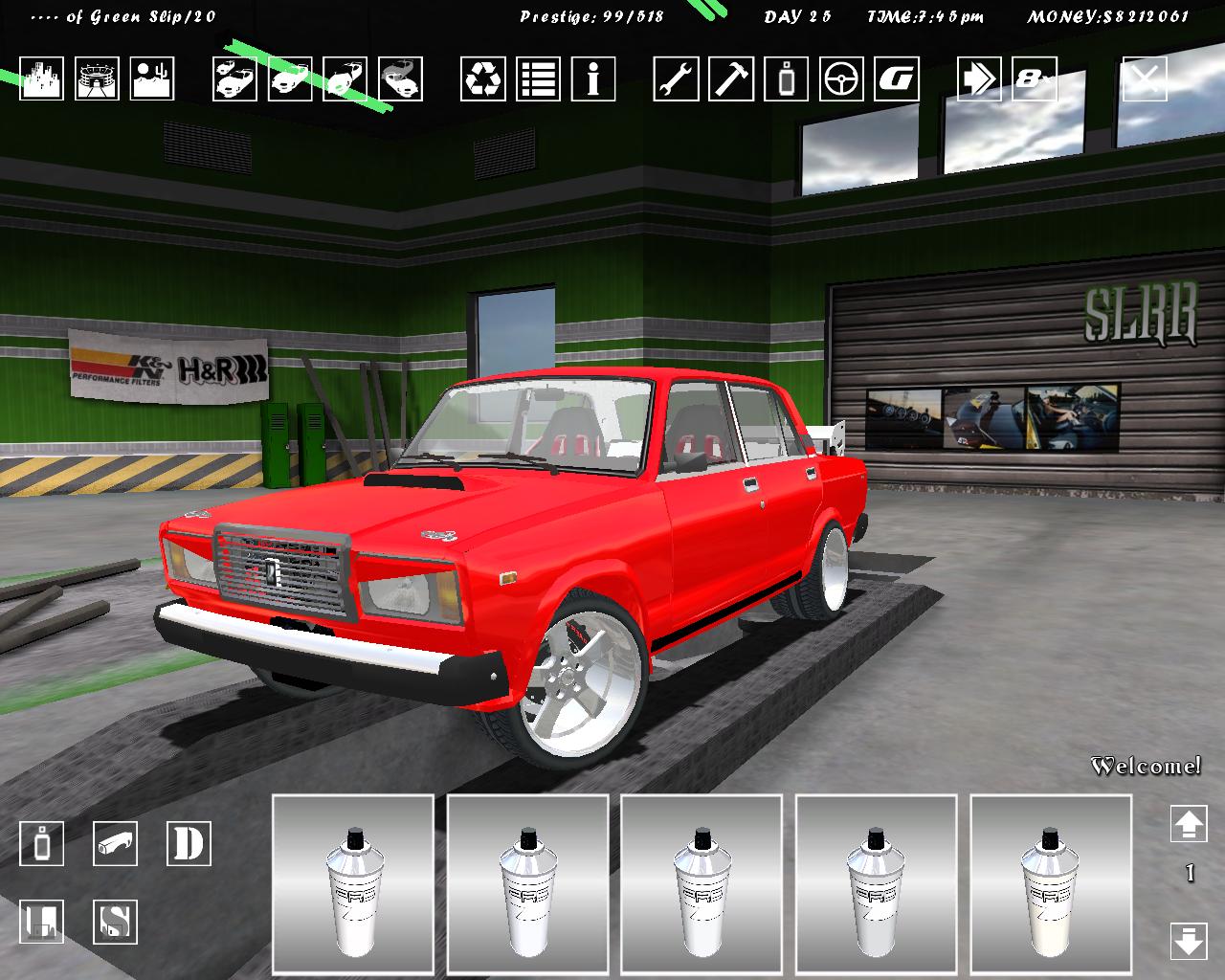Show car info with the 'i' icon

point(593,78)
